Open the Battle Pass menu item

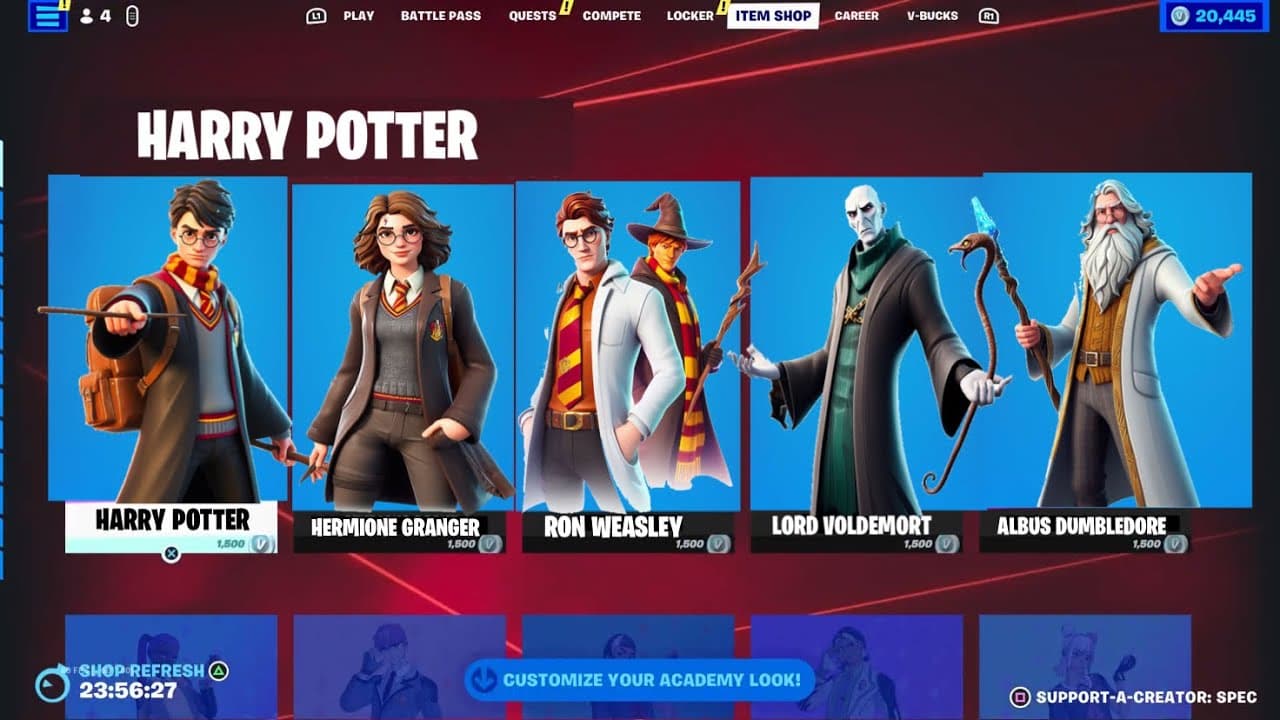[440, 15]
